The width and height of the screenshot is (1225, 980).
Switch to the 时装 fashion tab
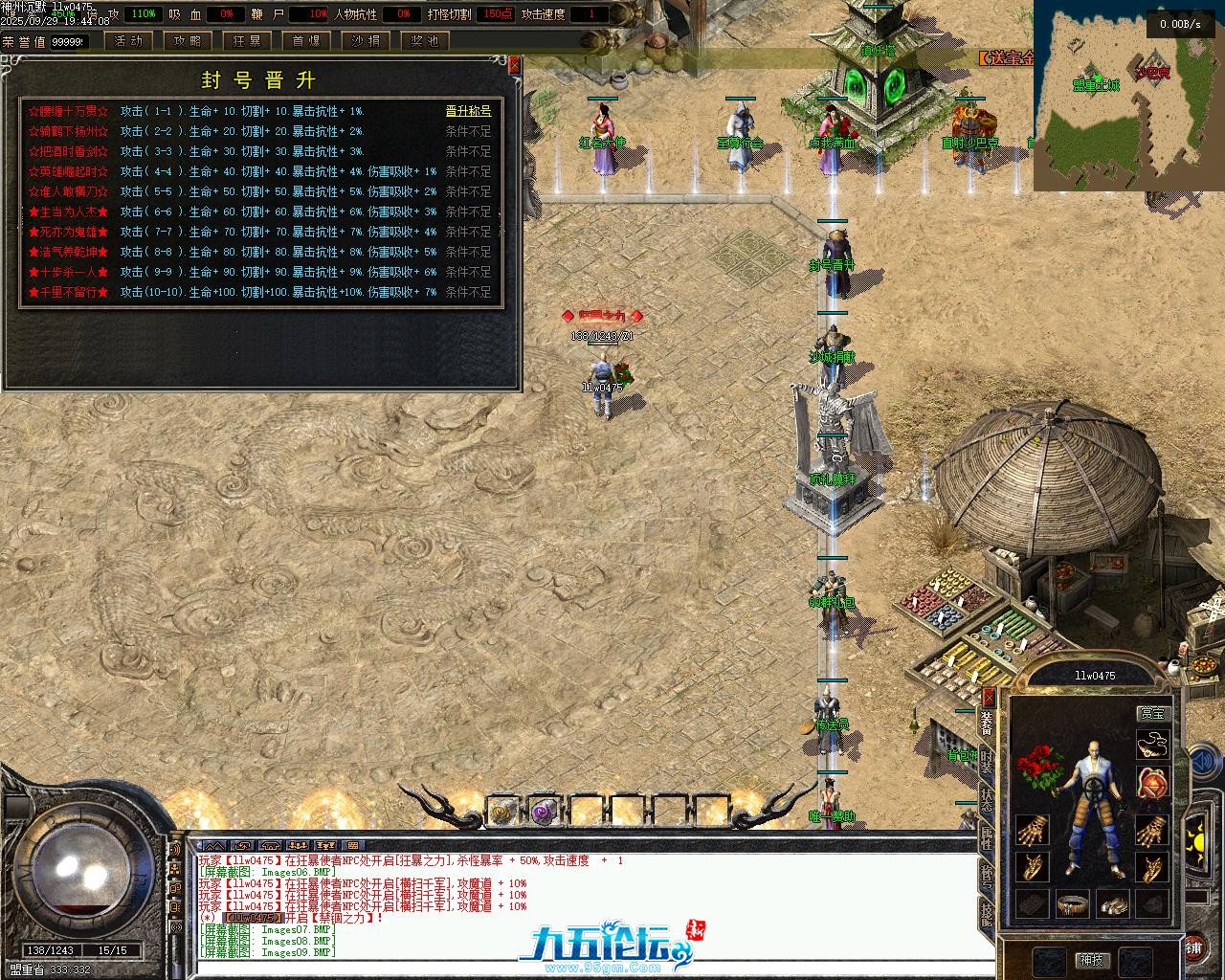[x=987, y=760]
